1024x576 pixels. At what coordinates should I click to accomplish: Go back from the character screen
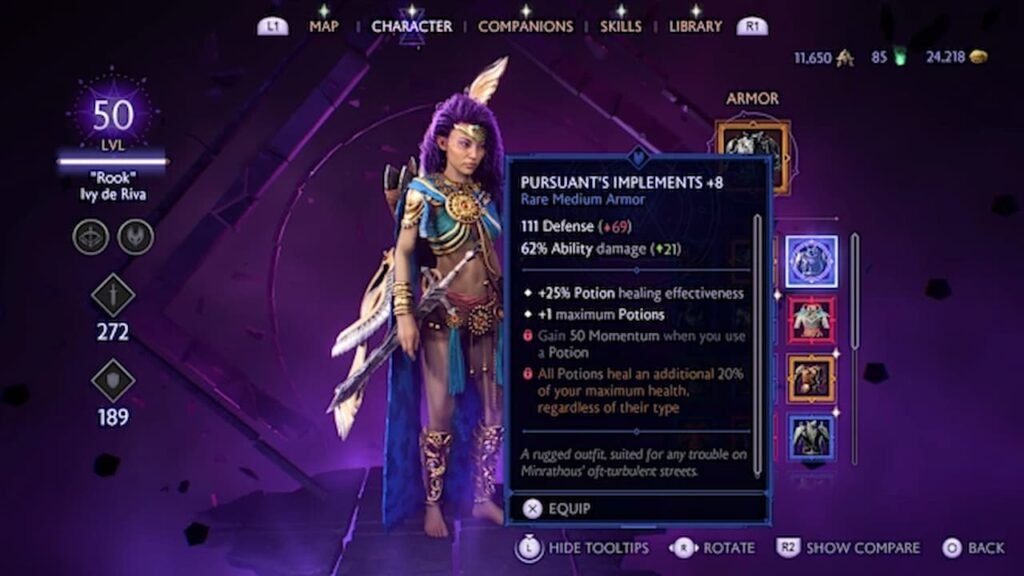973,548
